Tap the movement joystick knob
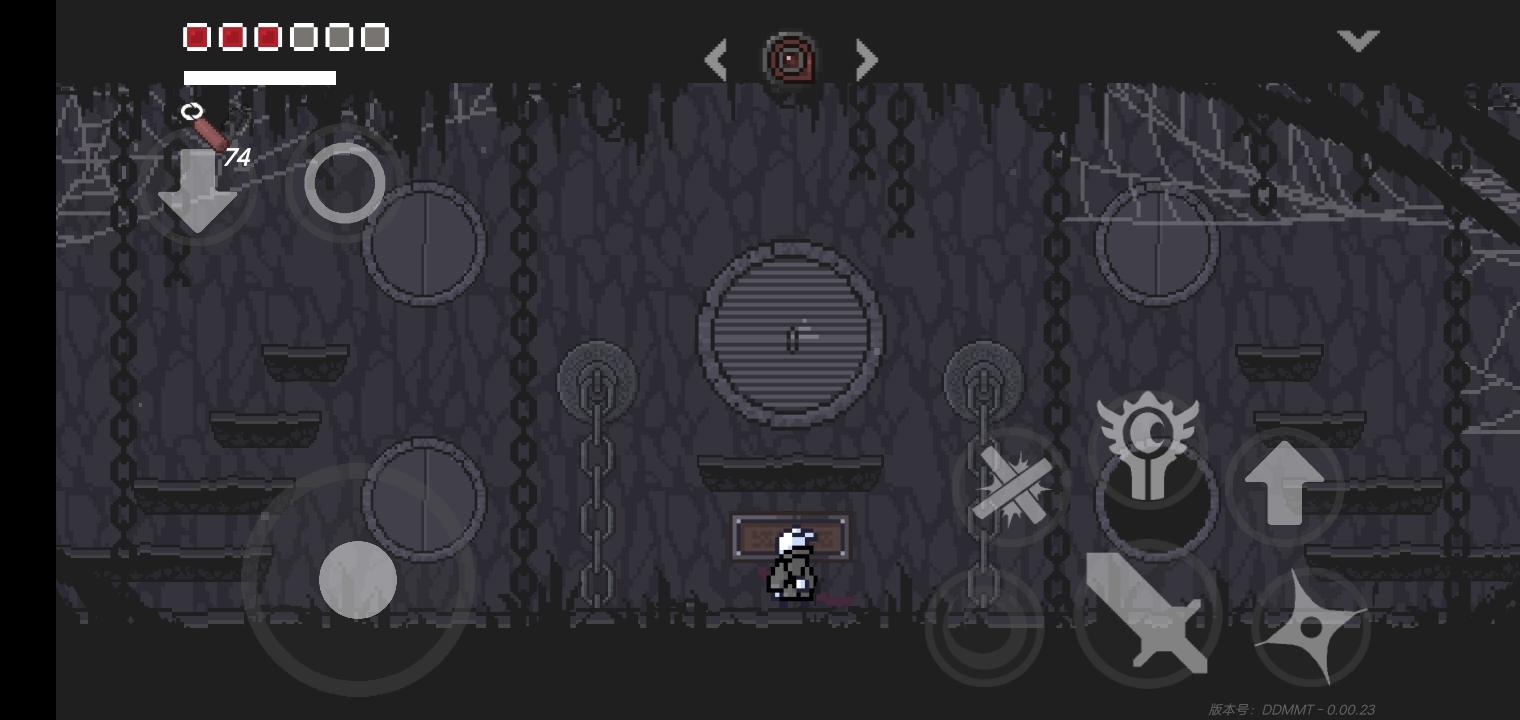The height and width of the screenshot is (720, 1520). pos(358,579)
